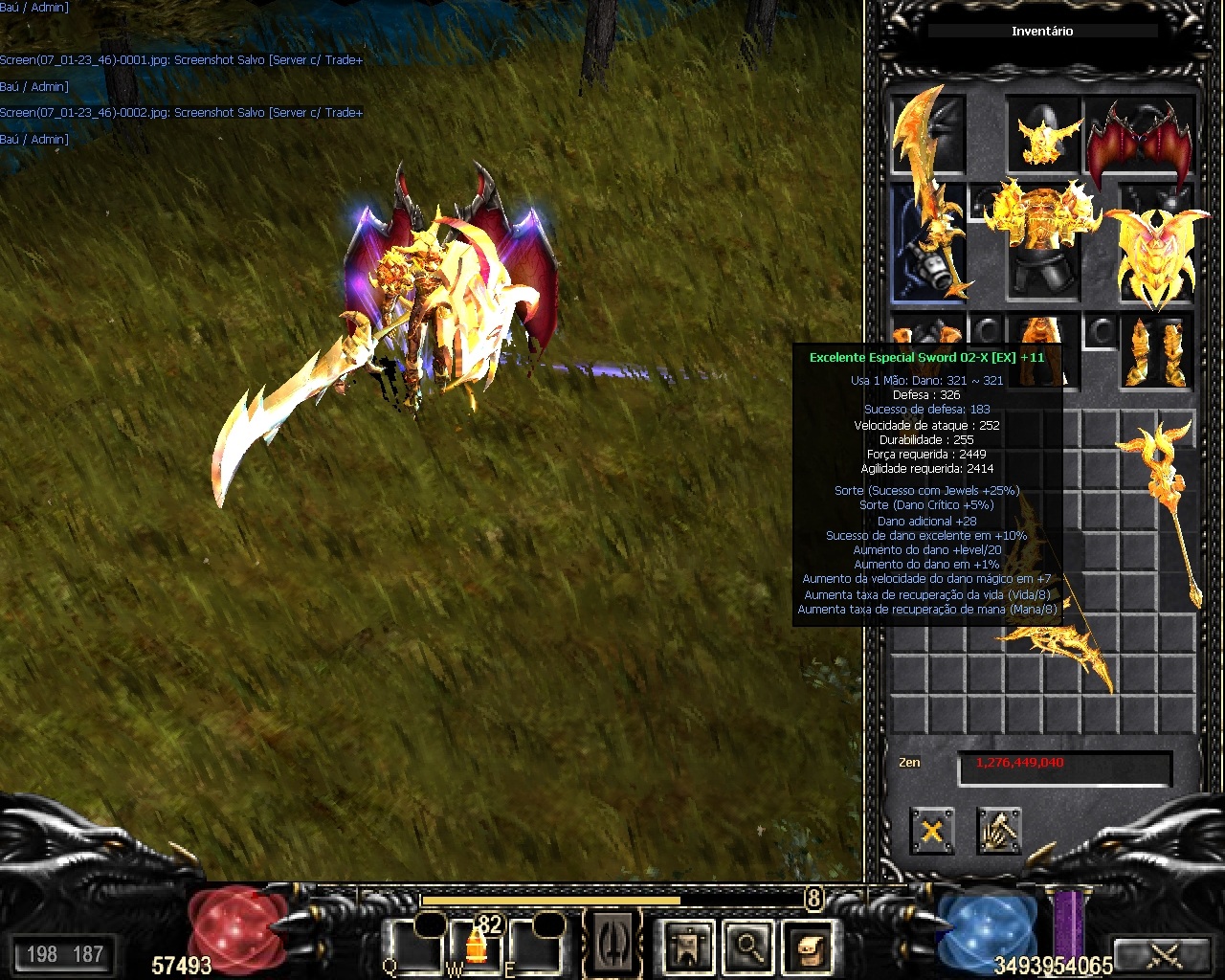Screen dimensions: 1225x980
Task: Open the scroll icon menu
Action: click(x=809, y=947)
